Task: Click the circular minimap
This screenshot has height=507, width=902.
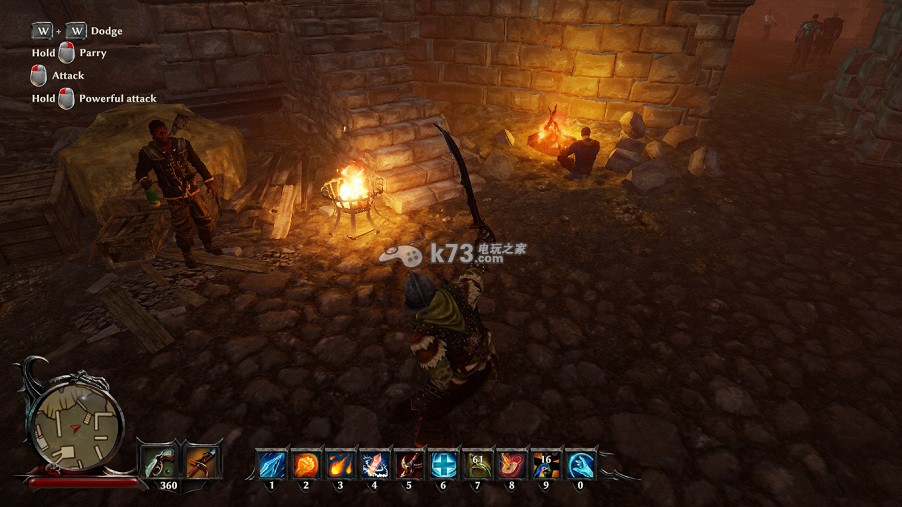Action: pos(76,418)
